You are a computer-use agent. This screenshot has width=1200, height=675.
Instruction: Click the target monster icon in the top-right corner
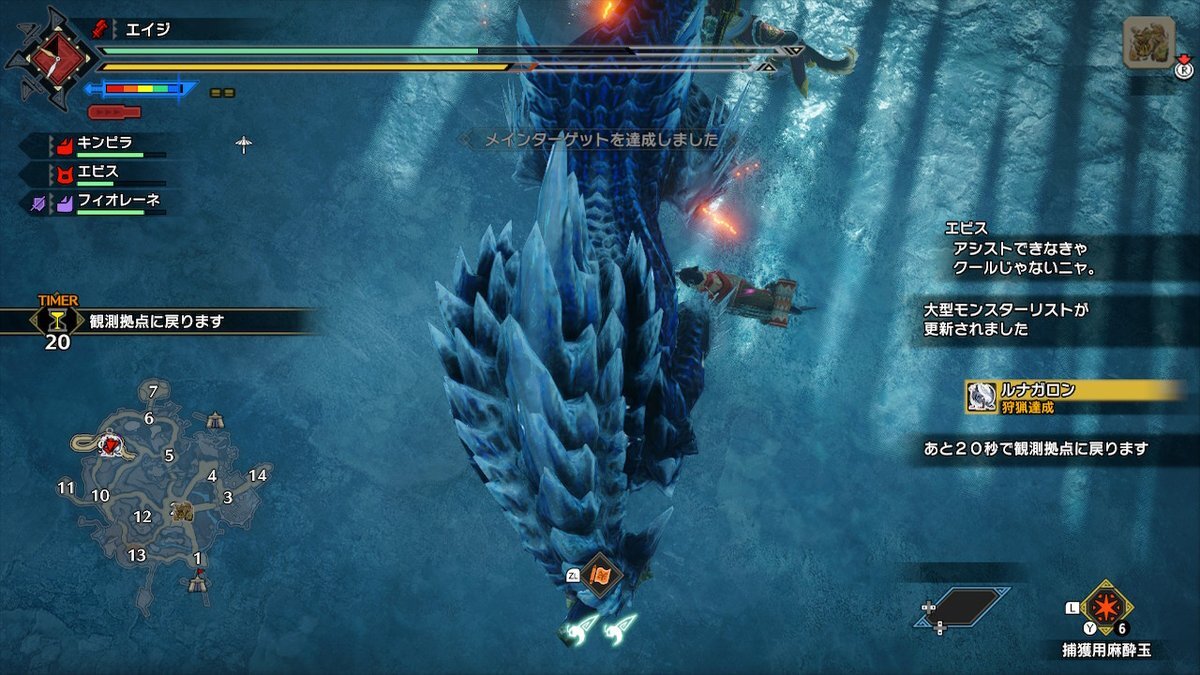click(x=1148, y=43)
